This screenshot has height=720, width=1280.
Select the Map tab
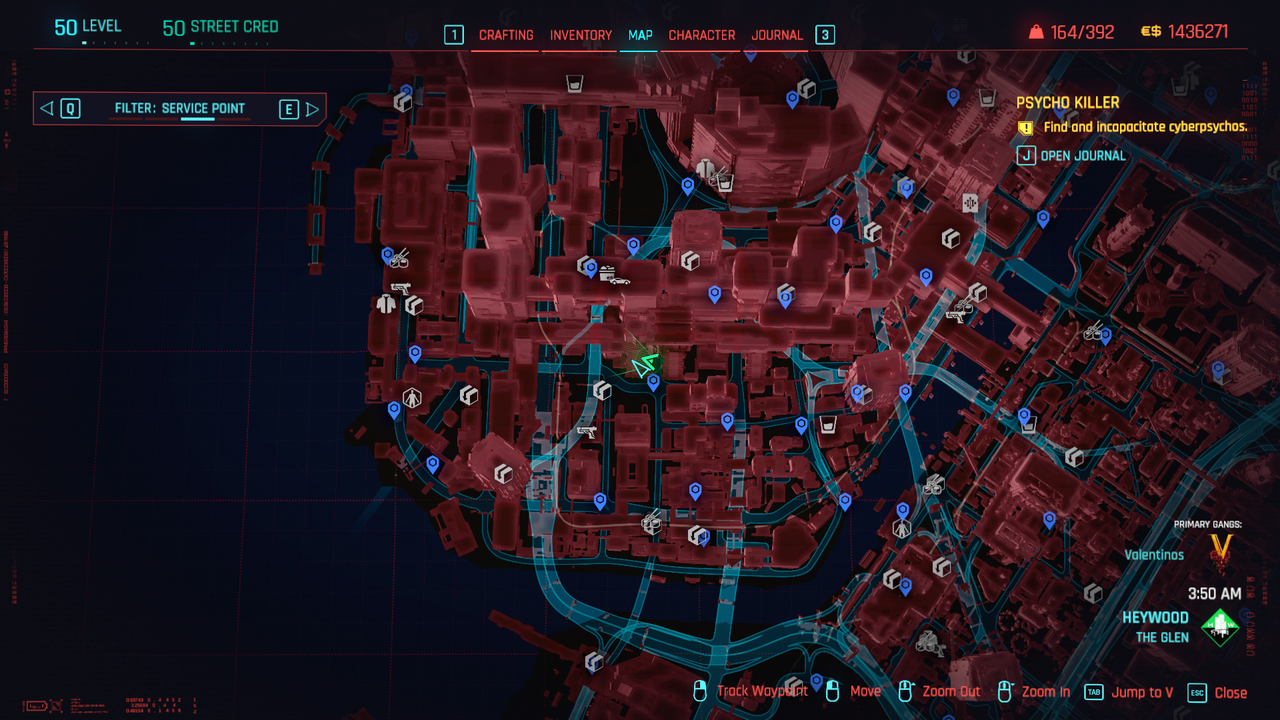[x=640, y=35]
